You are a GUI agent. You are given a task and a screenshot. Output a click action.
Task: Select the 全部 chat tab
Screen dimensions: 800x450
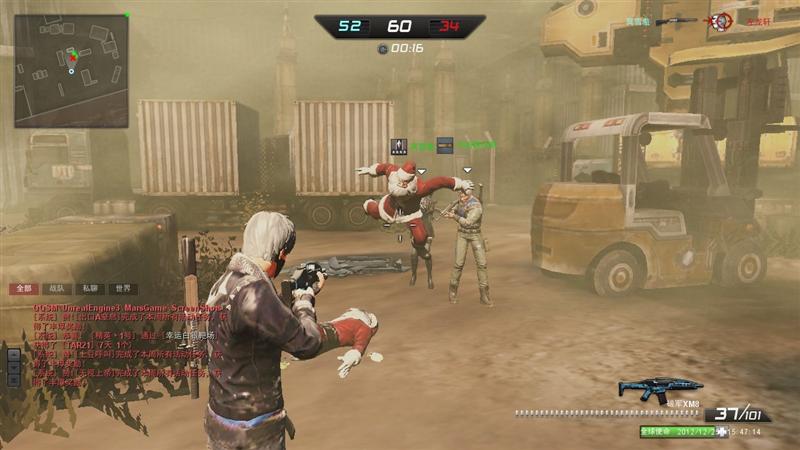[22, 288]
